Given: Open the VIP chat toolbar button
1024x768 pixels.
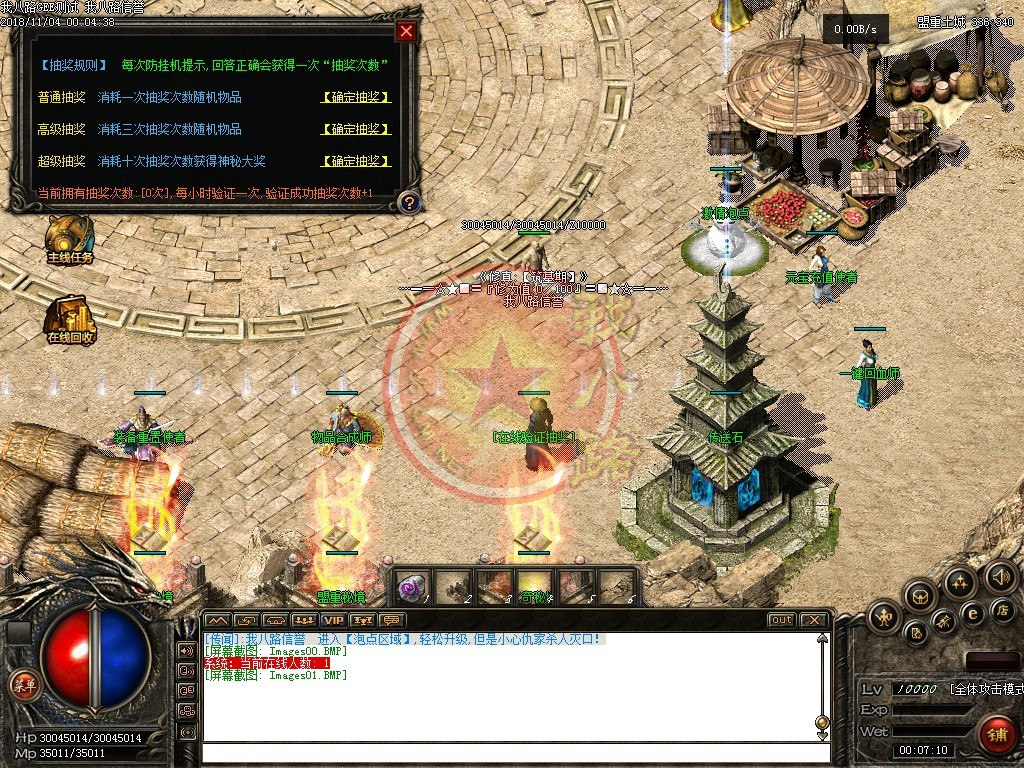Looking at the screenshot, I should (x=333, y=621).
